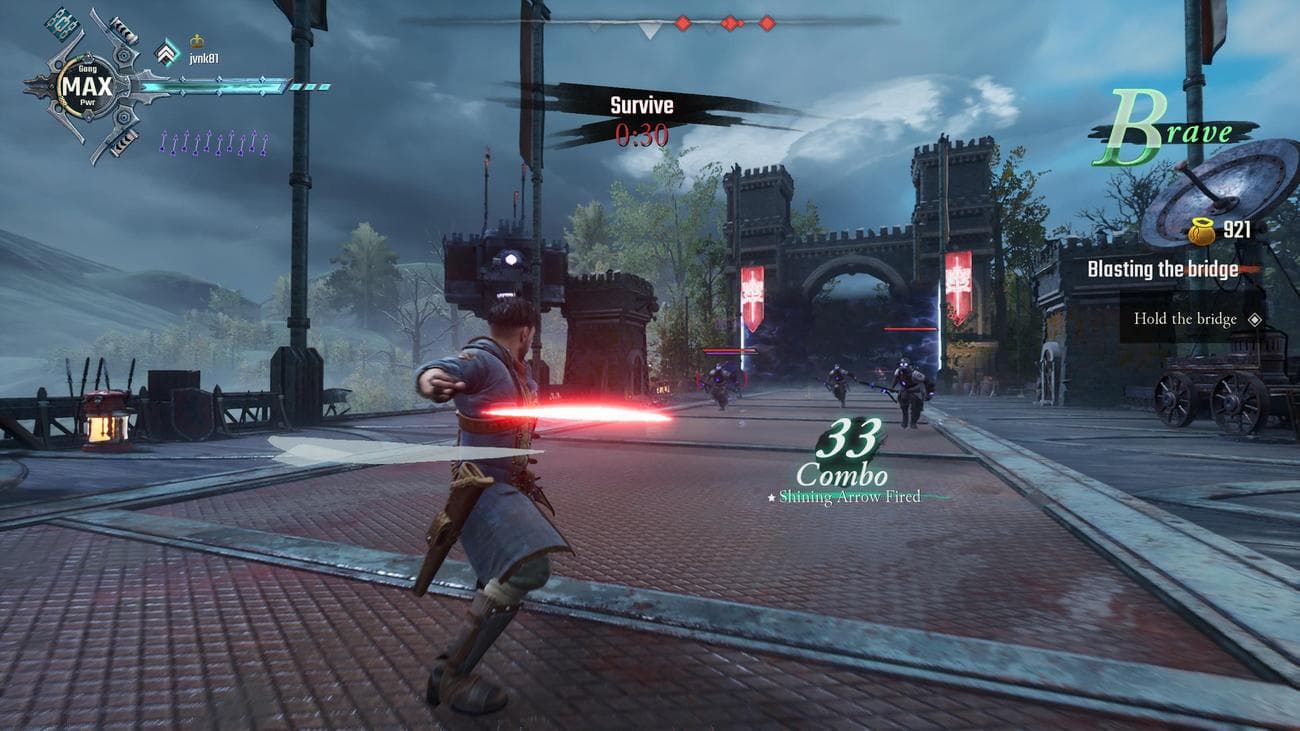Viewport: 1300px width, 731px height.
Task: Click the center red diamond at screen top
Action: point(729,23)
